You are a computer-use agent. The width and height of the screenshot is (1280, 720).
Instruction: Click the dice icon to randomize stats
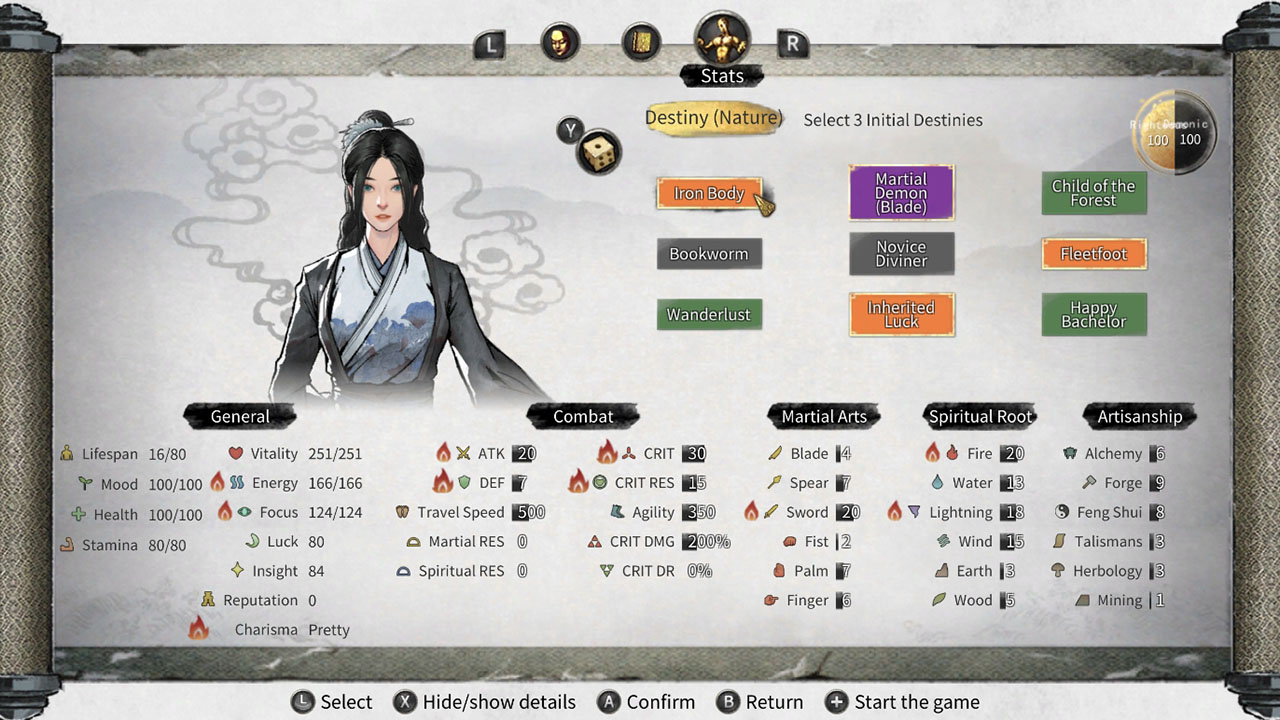coord(597,152)
